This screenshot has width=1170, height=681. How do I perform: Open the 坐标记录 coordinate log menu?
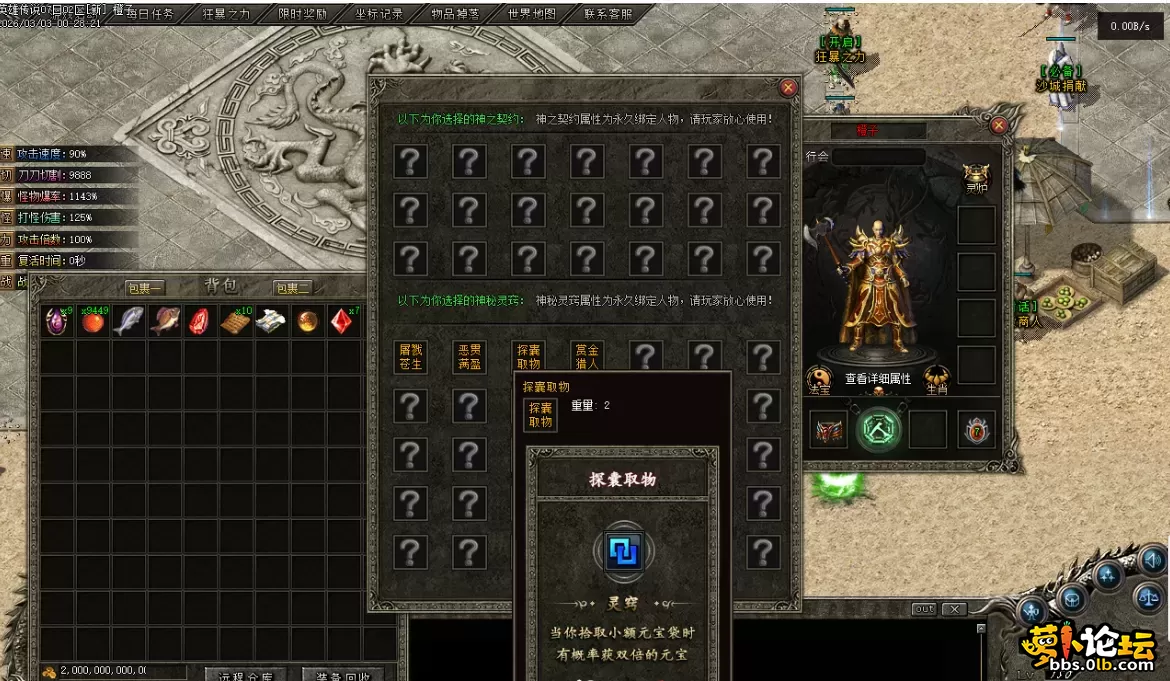tap(379, 14)
